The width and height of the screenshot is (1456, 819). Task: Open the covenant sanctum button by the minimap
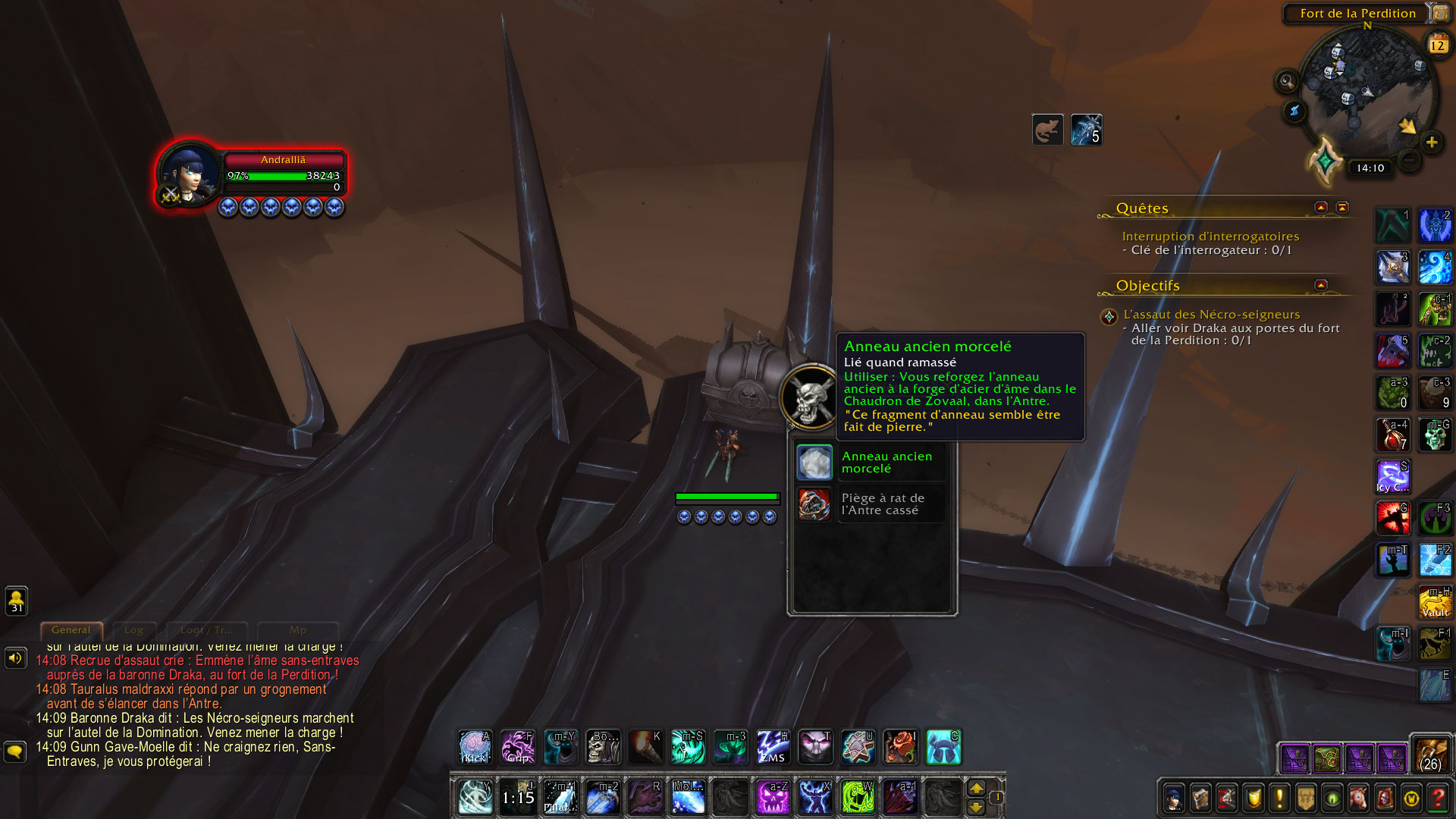click(1326, 161)
